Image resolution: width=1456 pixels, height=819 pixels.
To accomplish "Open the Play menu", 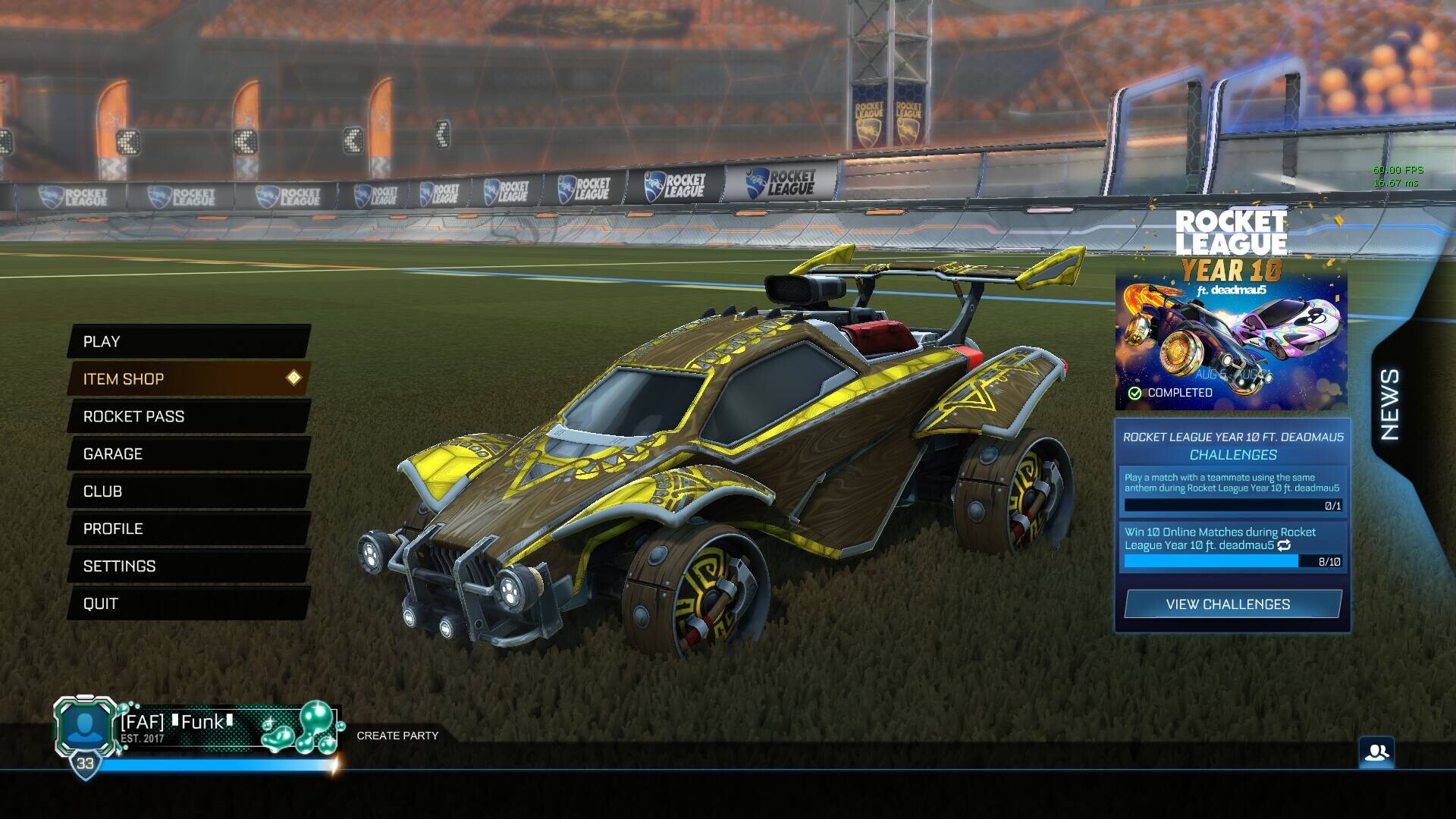I will click(188, 341).
